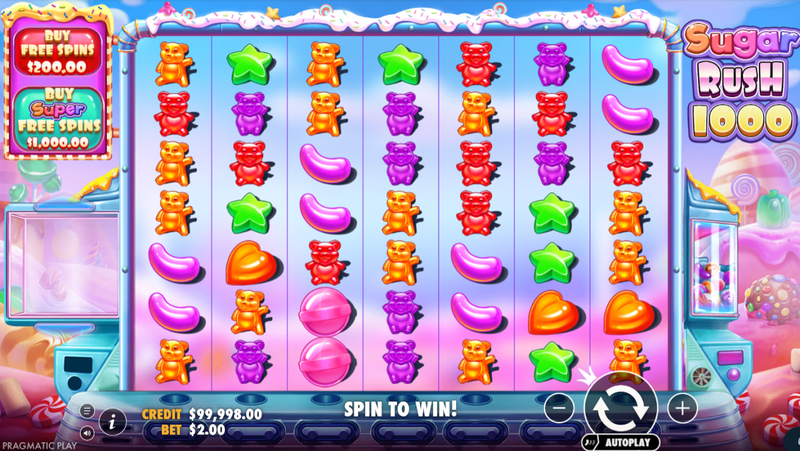The height and width of the screenshot is (451, 800).
Task: Open the game info panel
Action: tap(111, 422)
